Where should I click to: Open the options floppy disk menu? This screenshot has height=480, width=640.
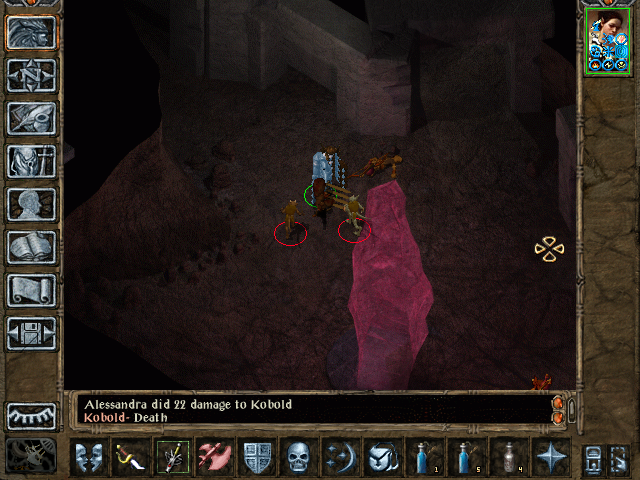tap(32, 333)
